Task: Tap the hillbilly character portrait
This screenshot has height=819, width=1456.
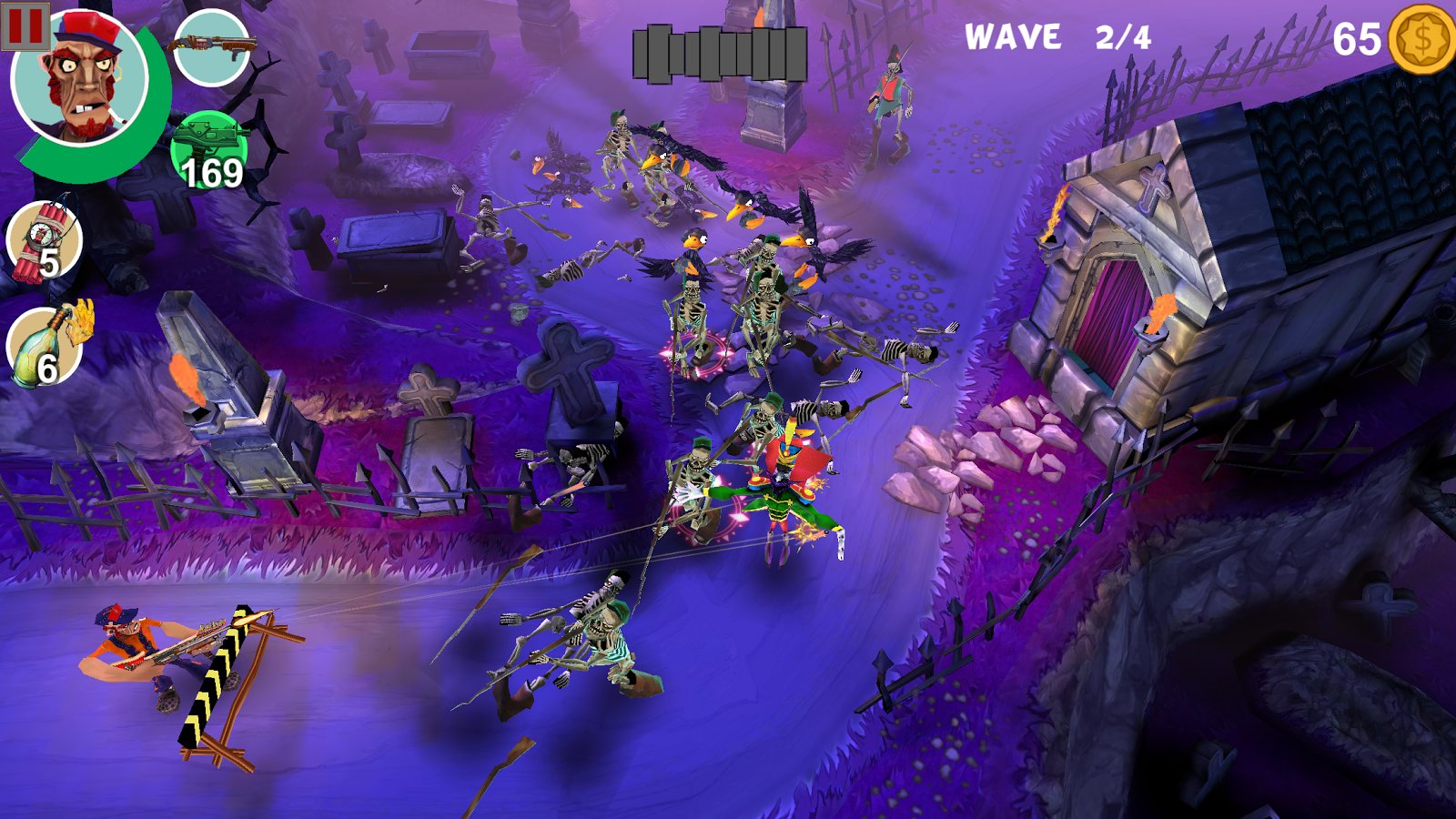Action: 82,80
